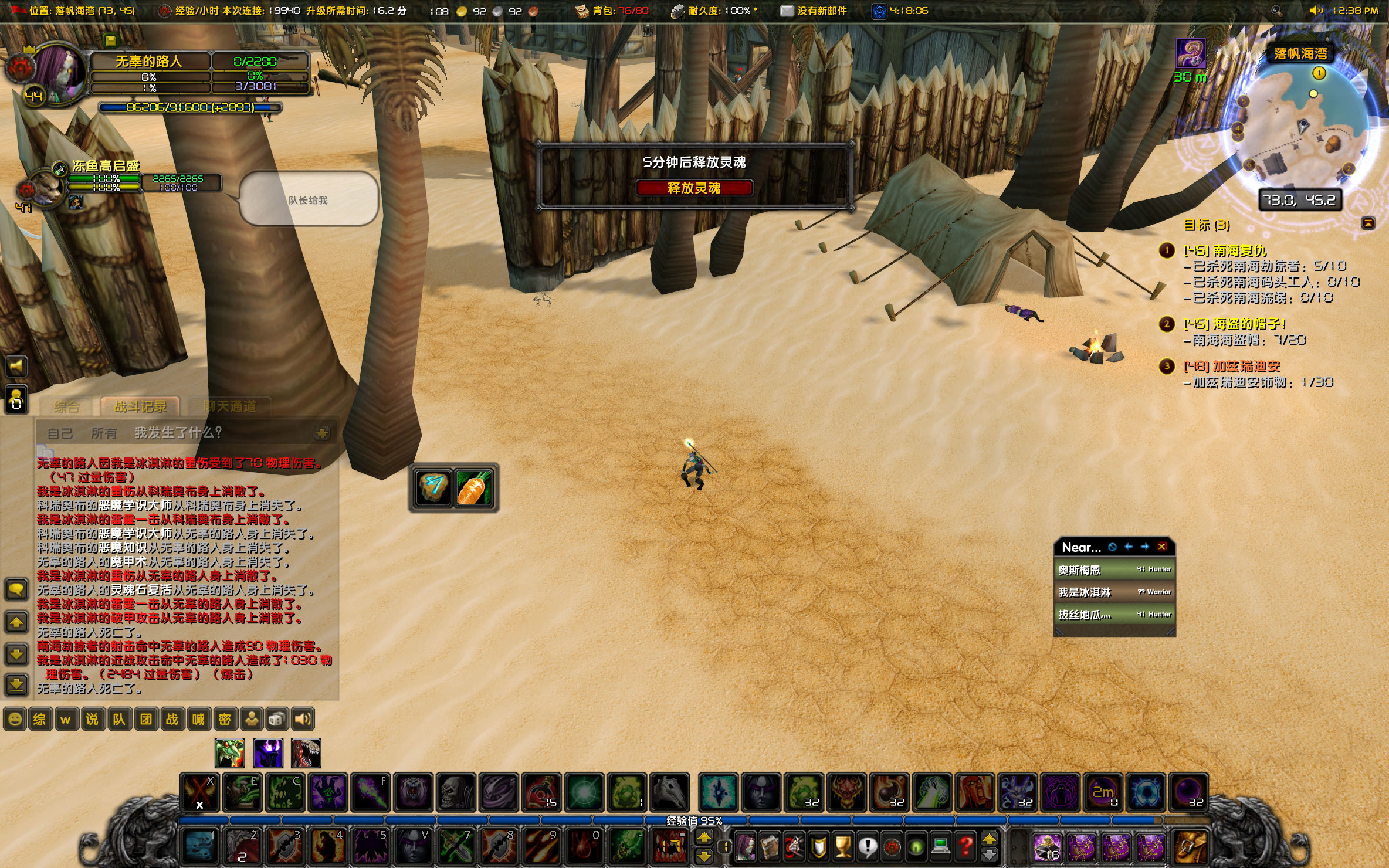1389x868 pixels.
Task: Click the red 释放灵魂 release spirit button
Action: pyautogui.click(x=694, y=188)
